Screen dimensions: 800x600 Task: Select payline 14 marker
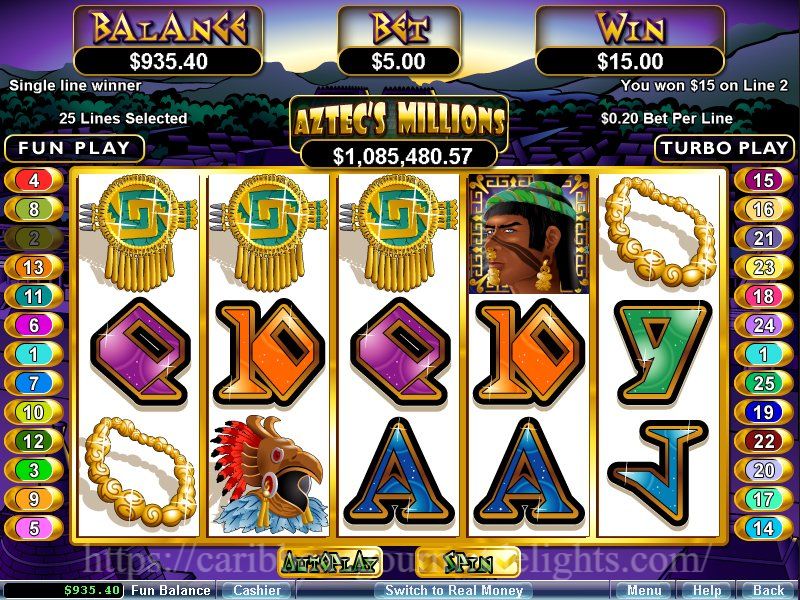tap(763, 528)
